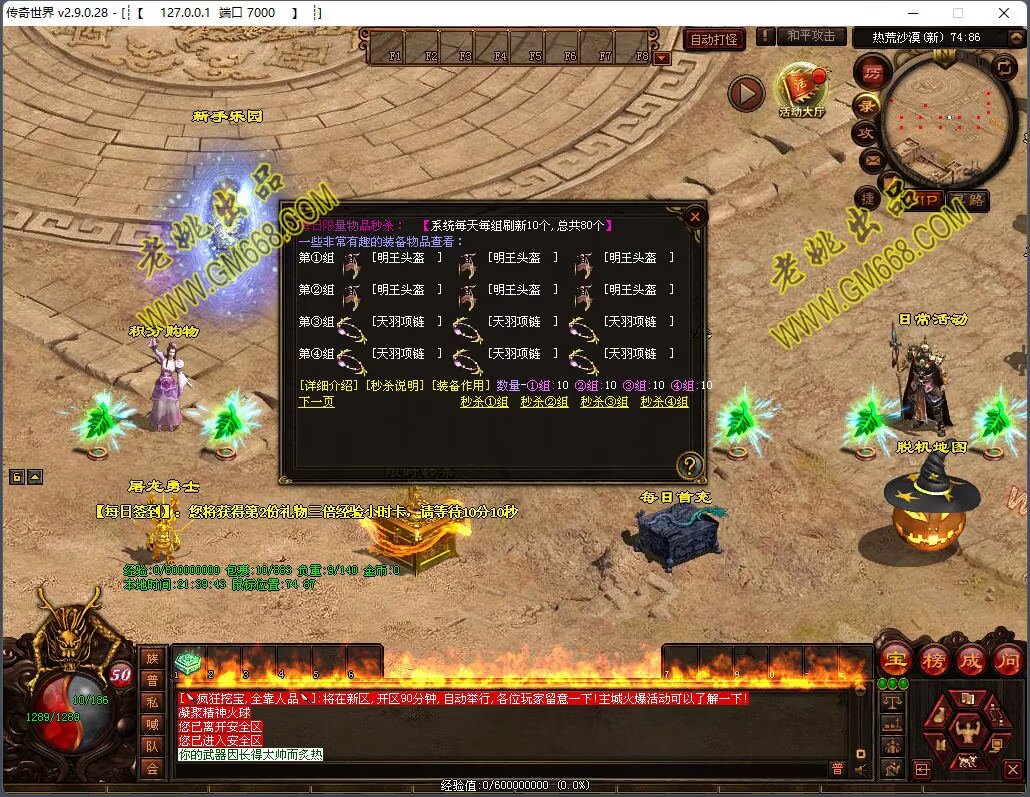View the 装备作用 equipment info
The height and width of the screenshot is (797, 1030).
(x=459, y=386)
